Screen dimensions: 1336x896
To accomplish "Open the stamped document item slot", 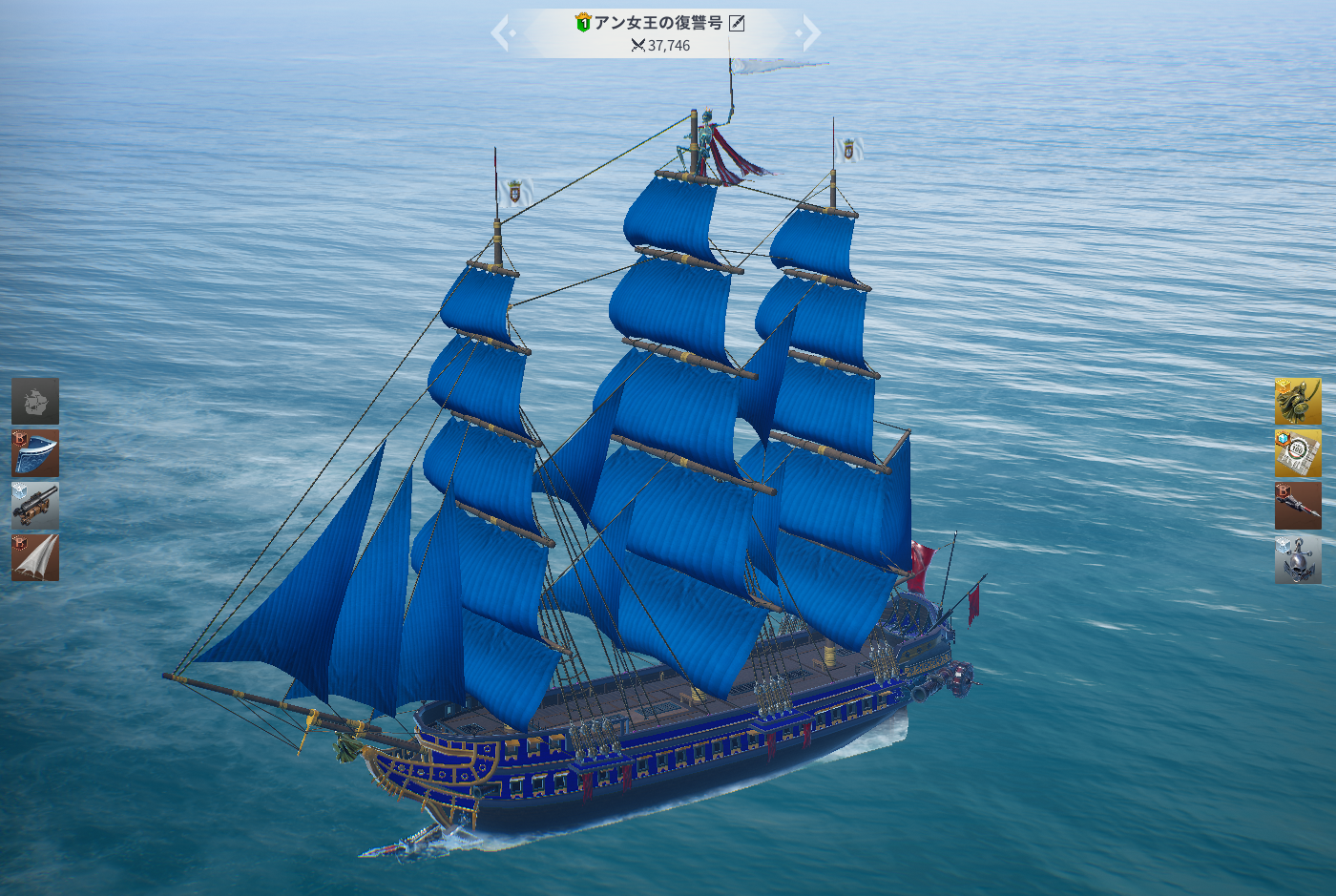I will pos(1298,452).
